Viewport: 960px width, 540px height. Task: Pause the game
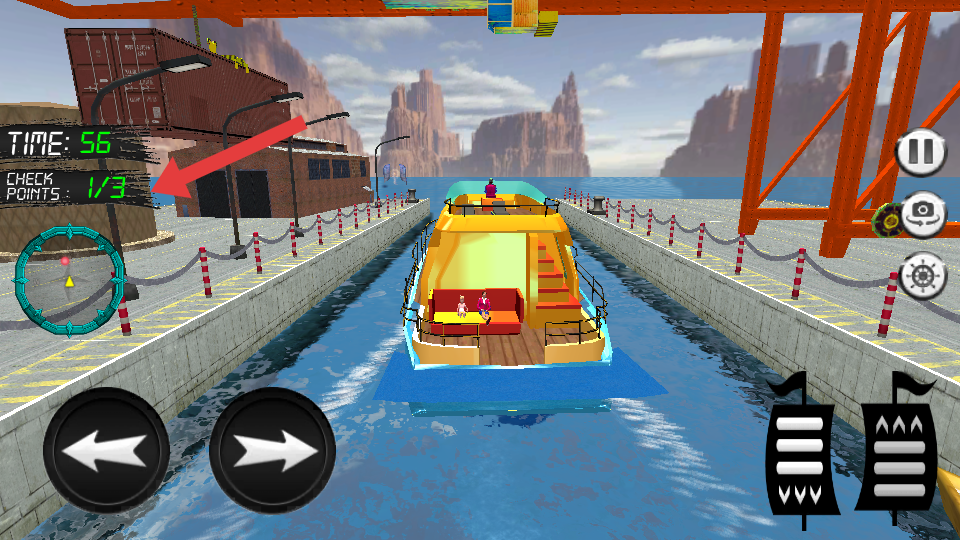(x=920, y=152)
